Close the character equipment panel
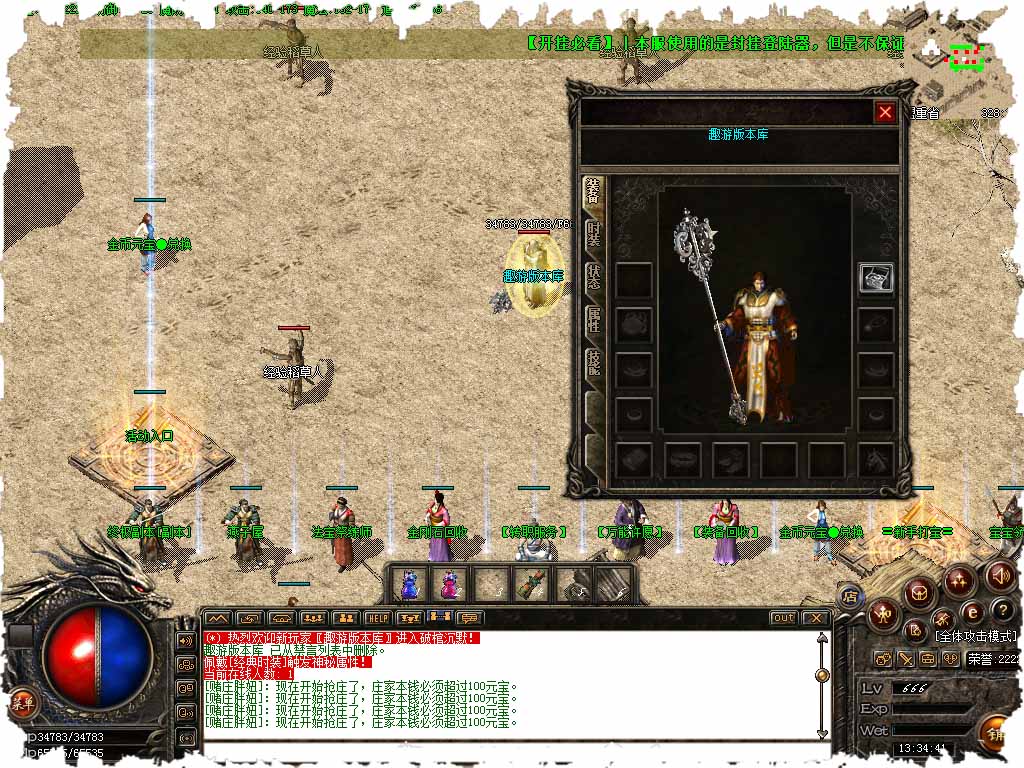 (884, 112)
